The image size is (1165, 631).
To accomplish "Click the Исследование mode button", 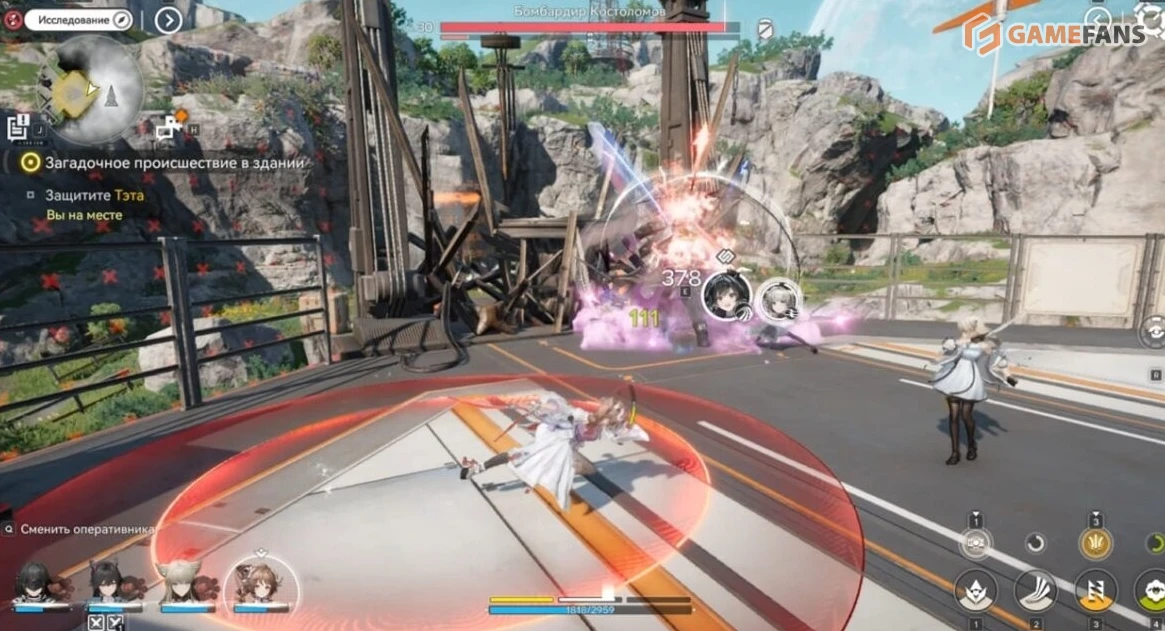I will [77, 20].
